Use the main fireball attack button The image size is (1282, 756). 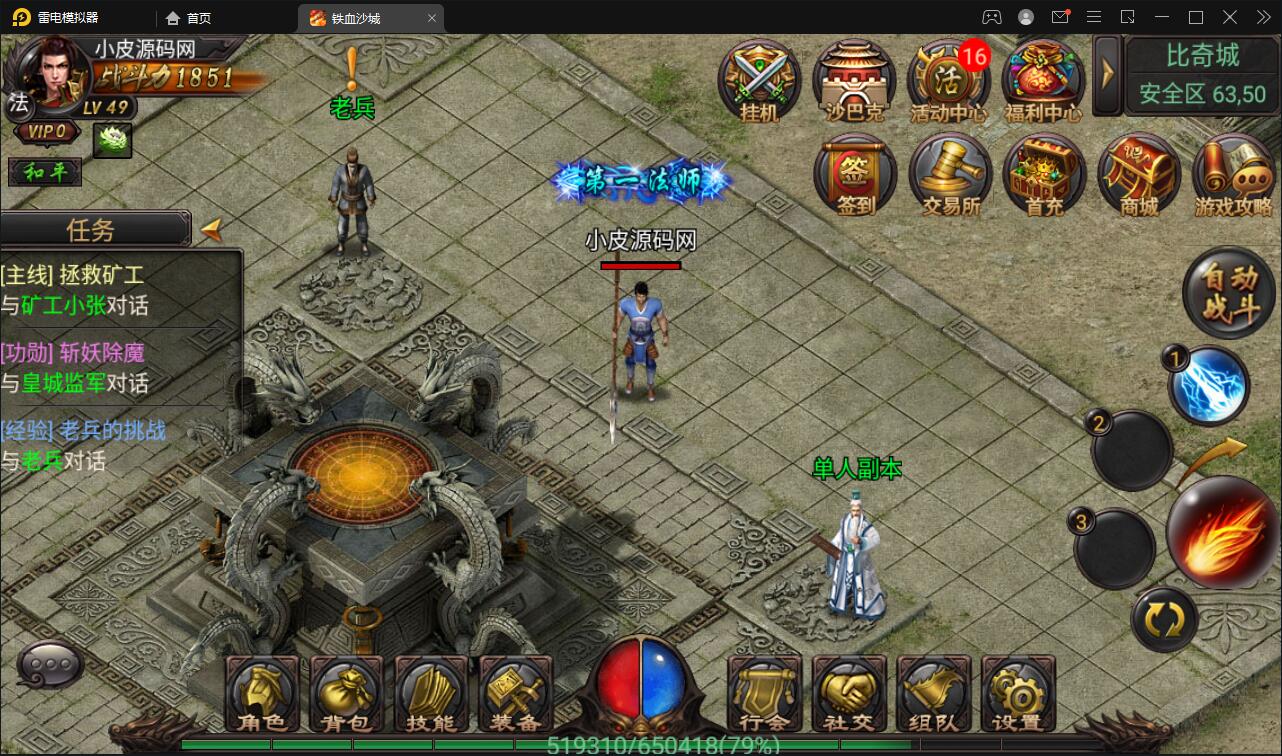point(1224,532)
